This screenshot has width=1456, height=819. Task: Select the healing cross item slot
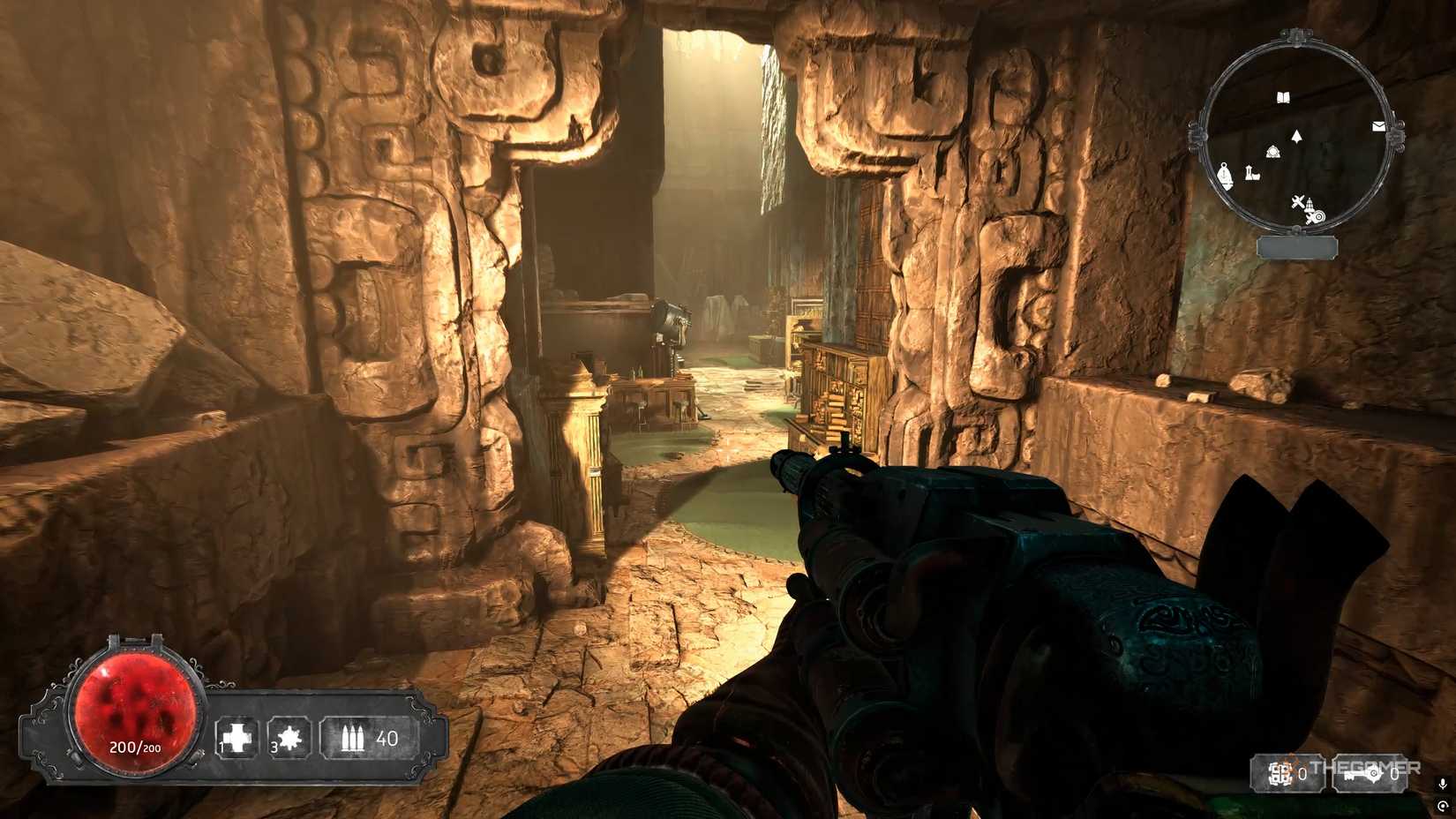pyautogui.click(x=237, y=738)
